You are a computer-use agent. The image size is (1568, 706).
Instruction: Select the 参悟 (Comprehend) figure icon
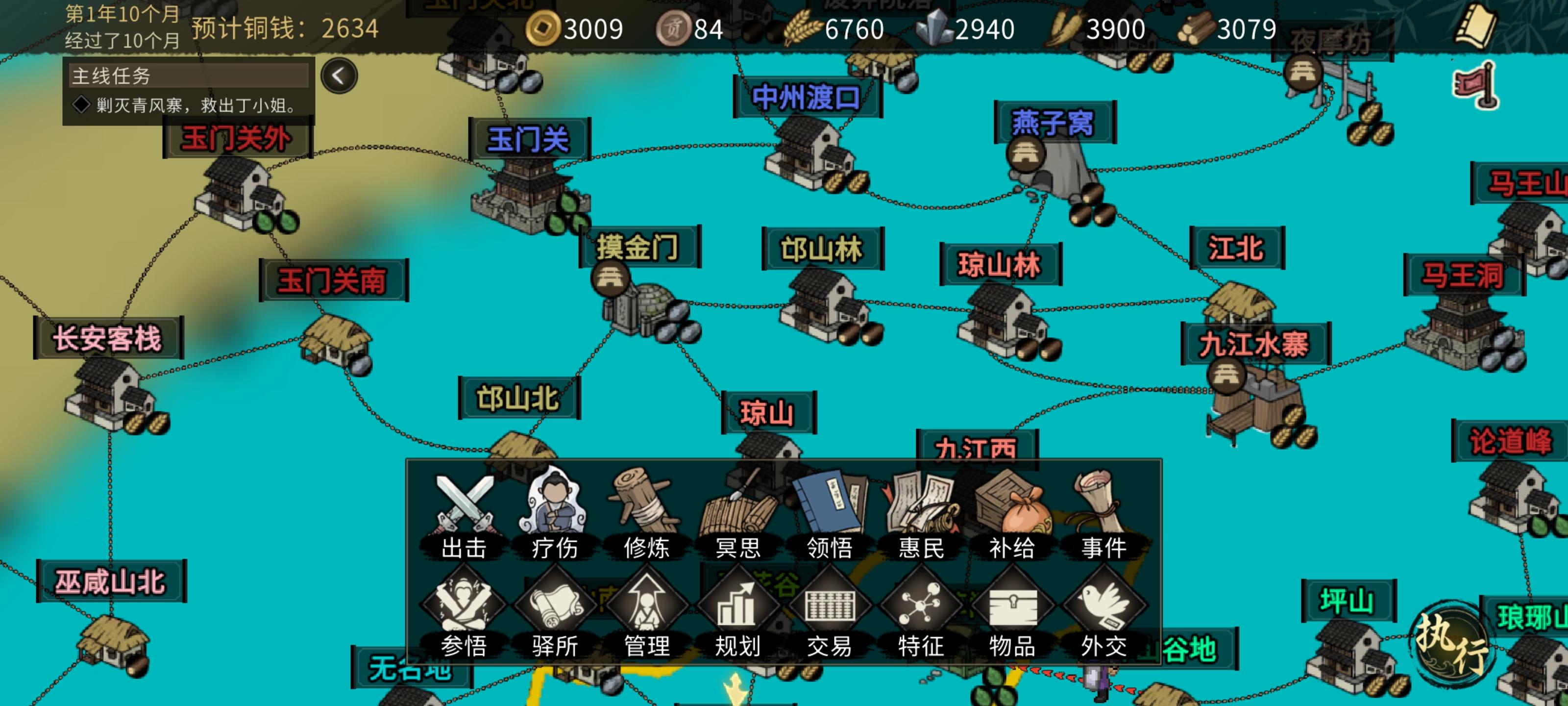point(465,606)
